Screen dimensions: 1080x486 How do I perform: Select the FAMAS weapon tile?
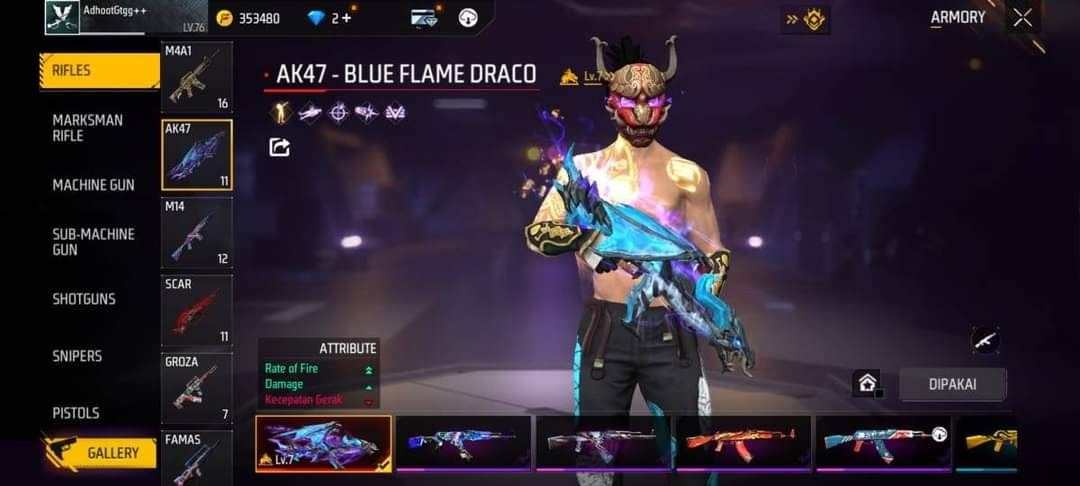pos(196,457)
